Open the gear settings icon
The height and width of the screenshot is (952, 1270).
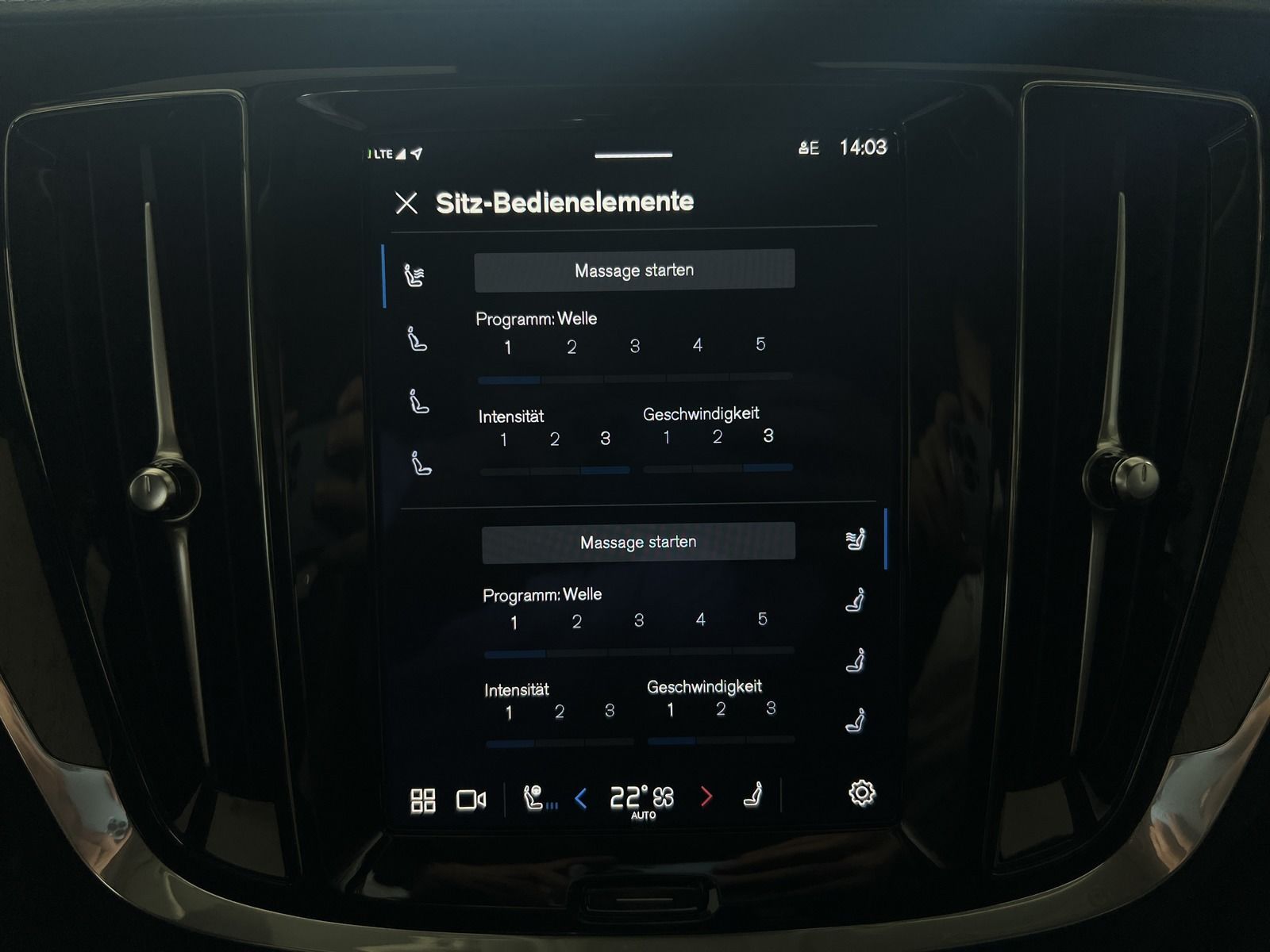tap(862, 793)
